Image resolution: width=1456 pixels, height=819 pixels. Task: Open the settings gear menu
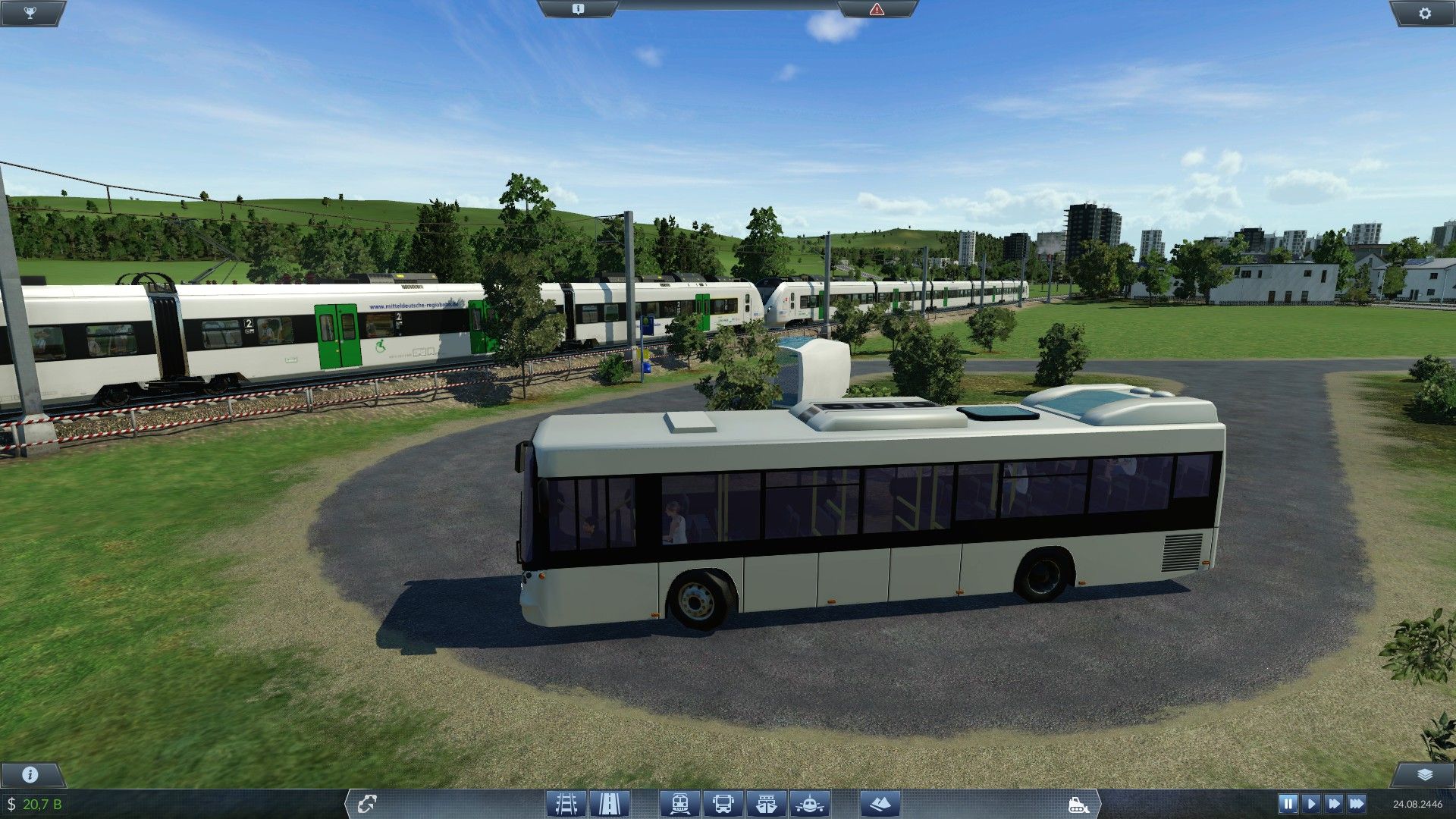coord(1425,13)
